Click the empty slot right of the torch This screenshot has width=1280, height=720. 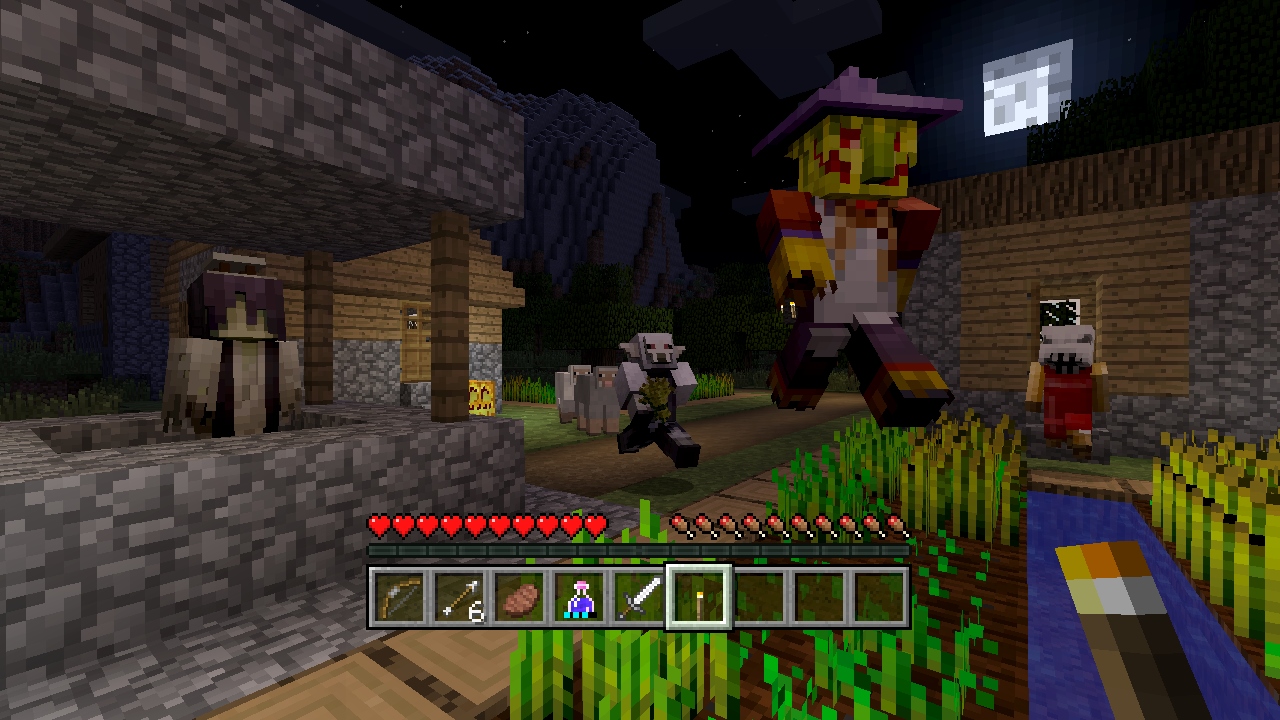762,595
